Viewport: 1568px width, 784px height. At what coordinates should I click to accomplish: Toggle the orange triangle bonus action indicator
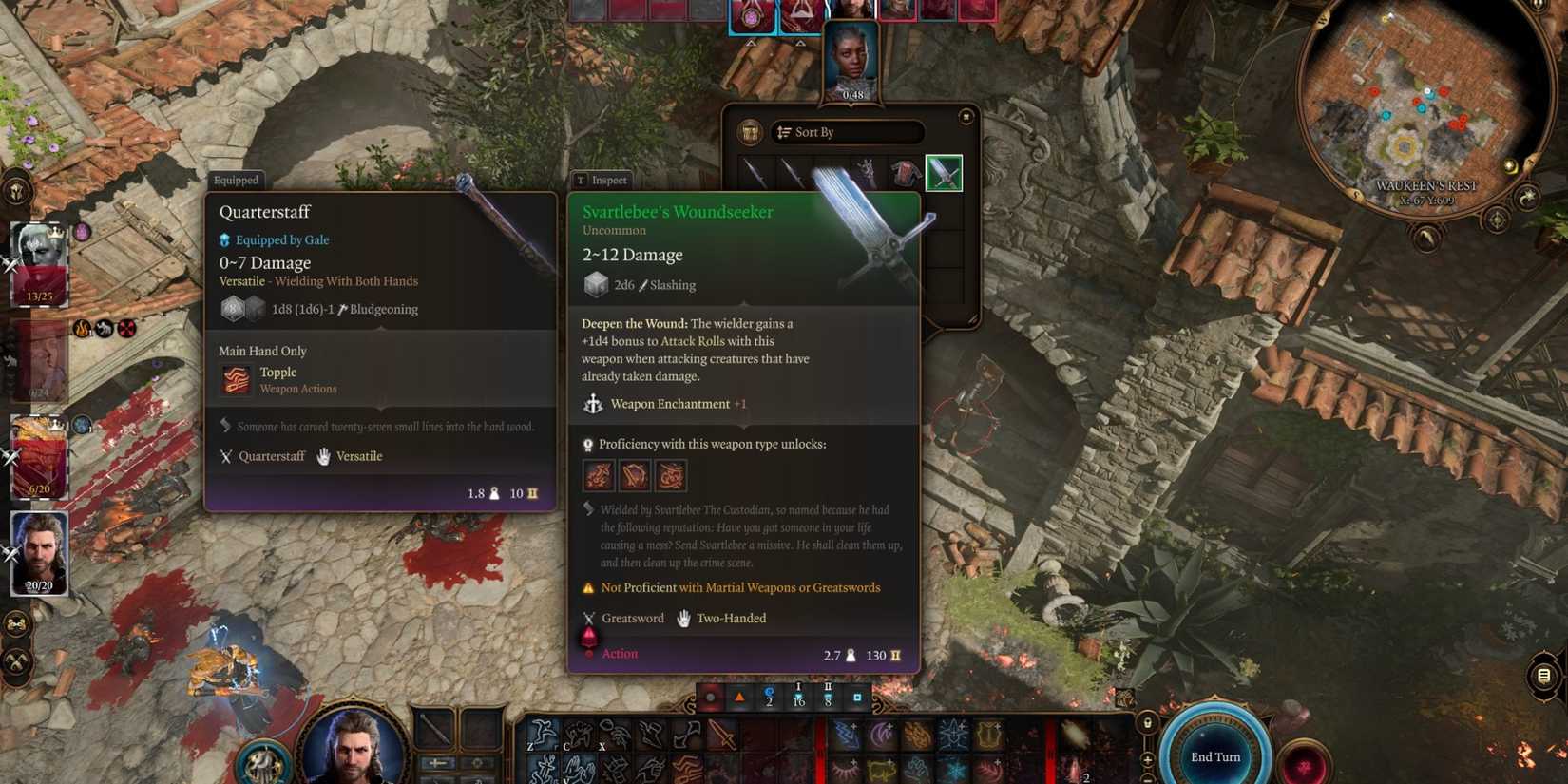[739, 697]
